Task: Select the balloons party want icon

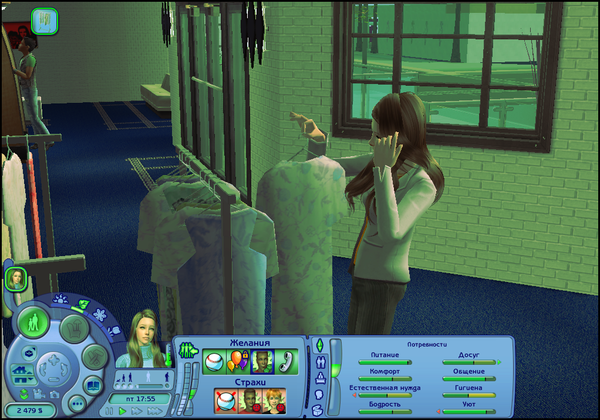Action: pos(238,361)
